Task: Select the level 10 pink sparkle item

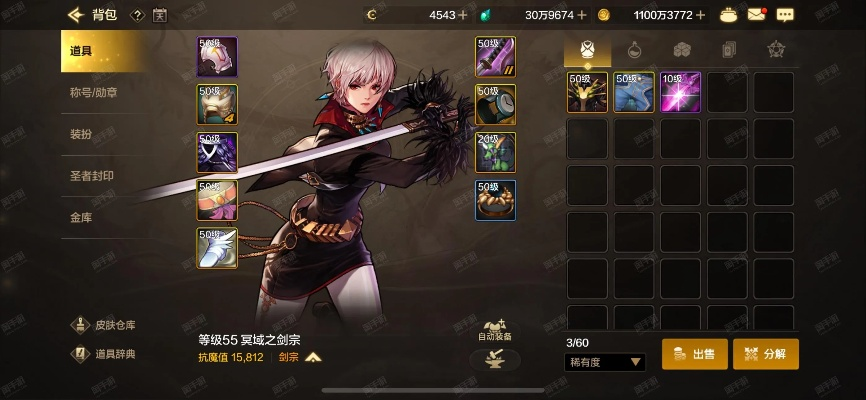Action: (680, 92)
